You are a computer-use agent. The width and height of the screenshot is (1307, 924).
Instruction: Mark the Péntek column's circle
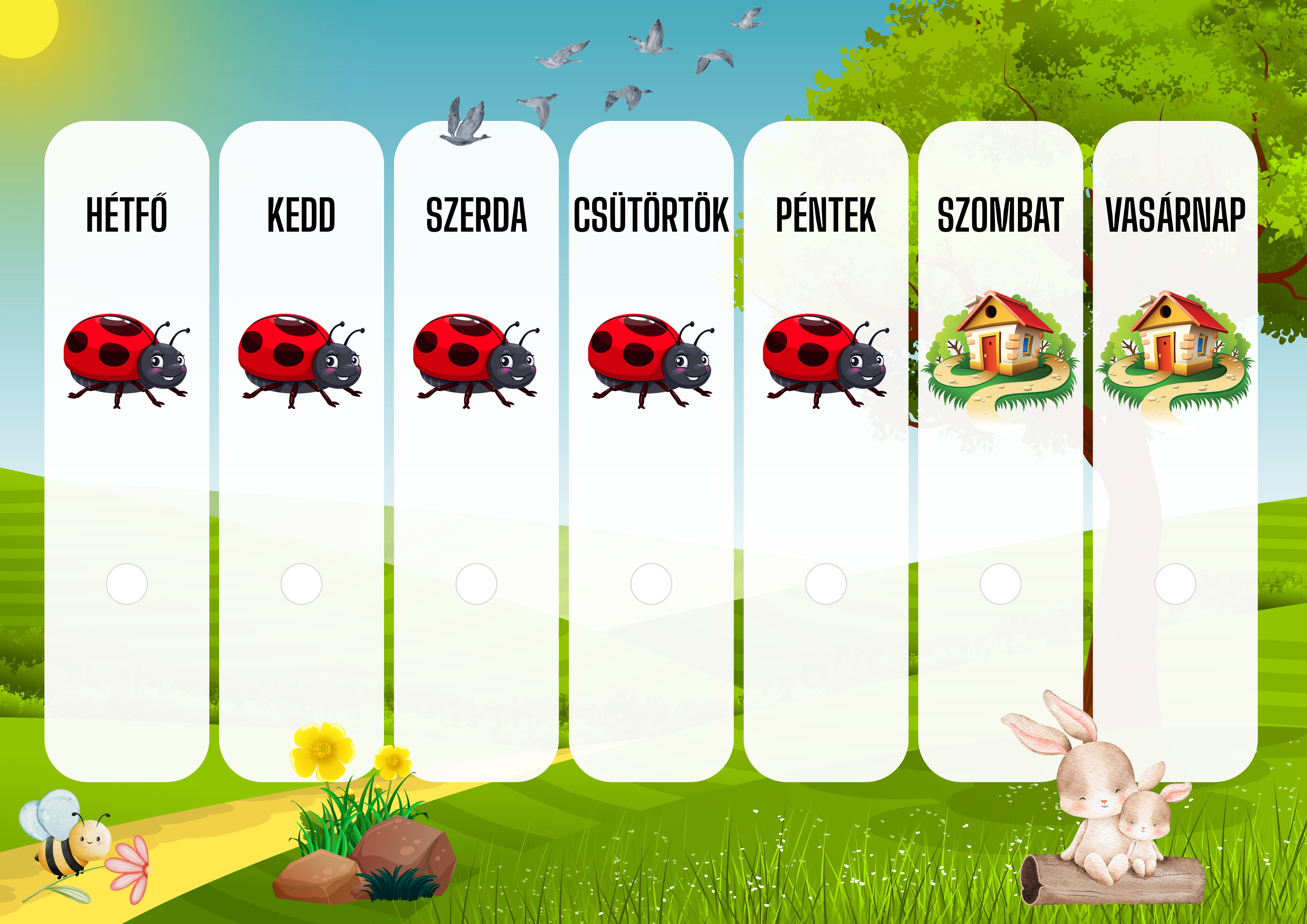click(826, 584)
